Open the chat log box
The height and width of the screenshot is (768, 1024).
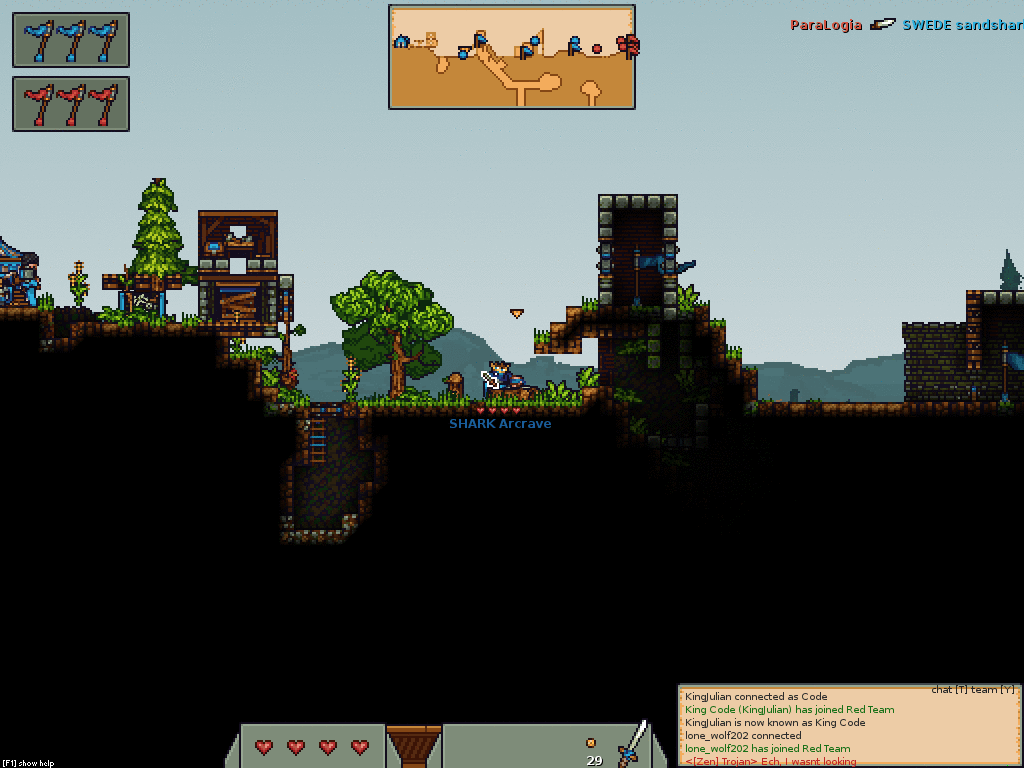point(850,727)
